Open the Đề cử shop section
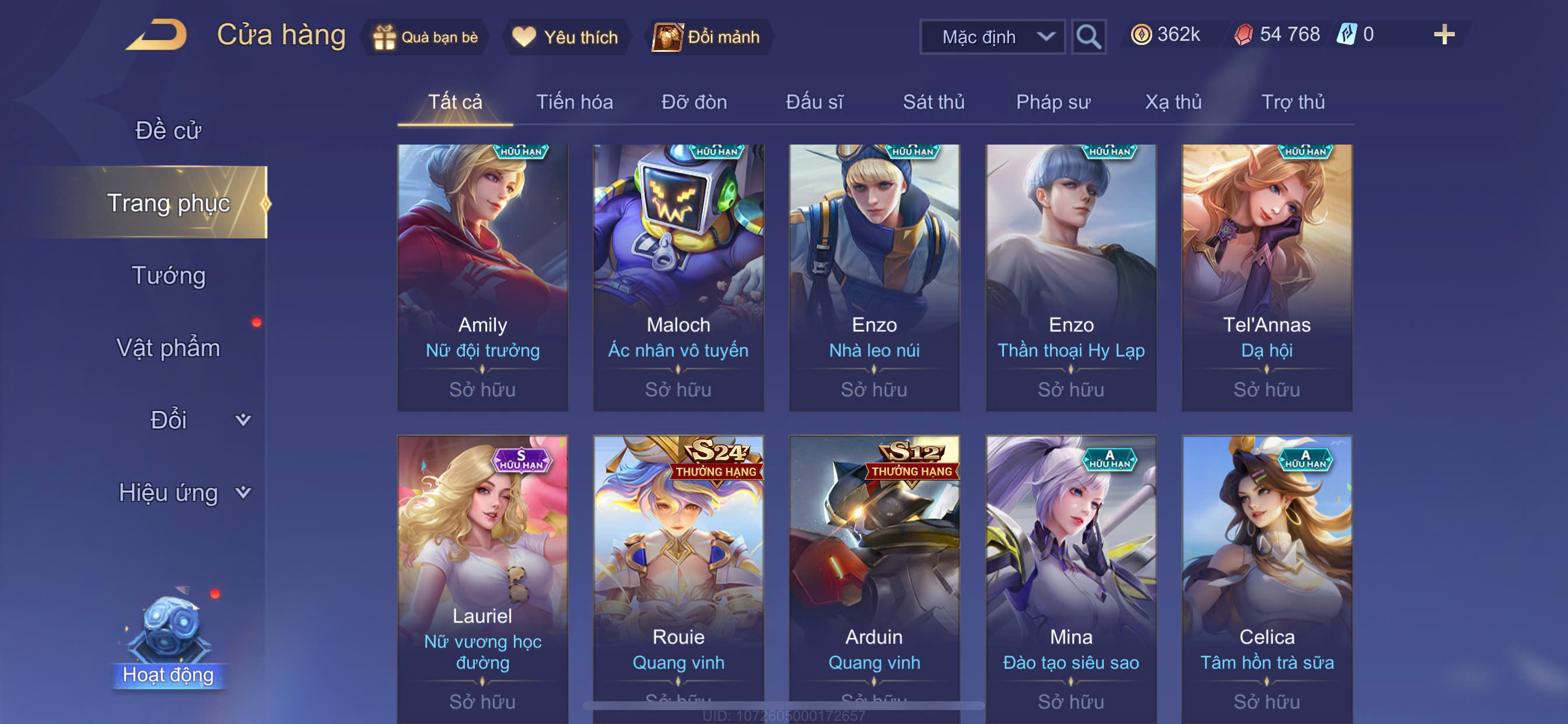This screenshot has width=1568, height=724. [168, 130]
